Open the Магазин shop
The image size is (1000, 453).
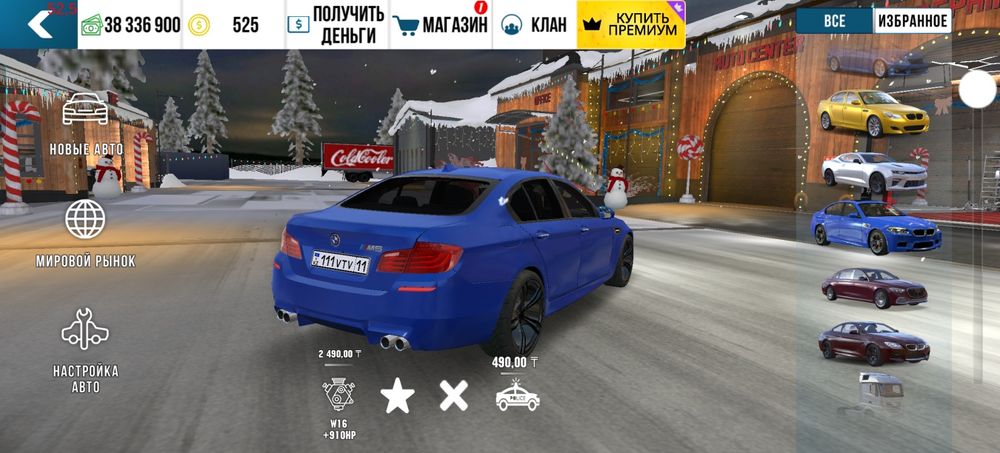(440, 25)
